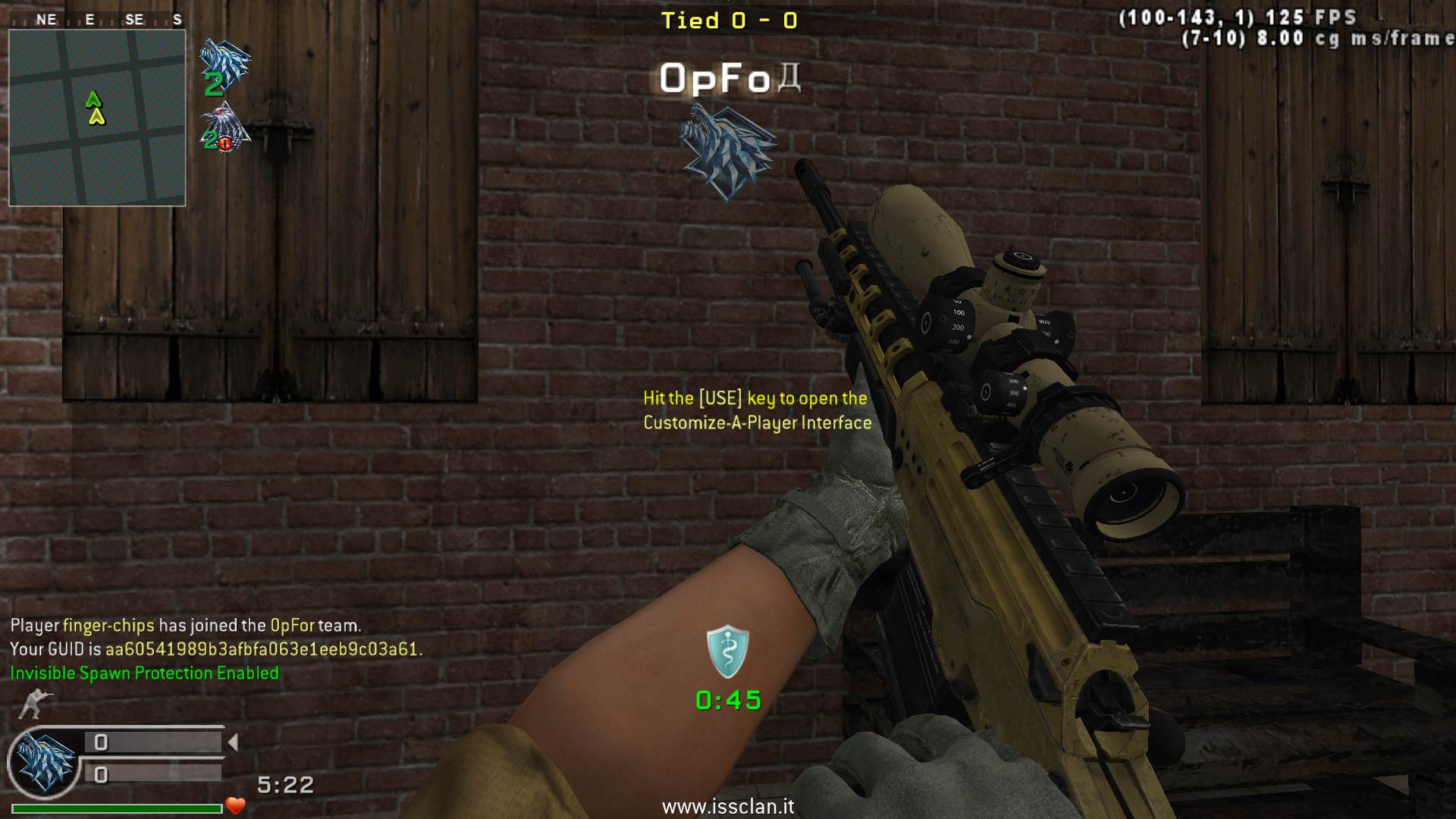Open the www.issclan.it website text
1456x819 pixels.
point(728,806)
